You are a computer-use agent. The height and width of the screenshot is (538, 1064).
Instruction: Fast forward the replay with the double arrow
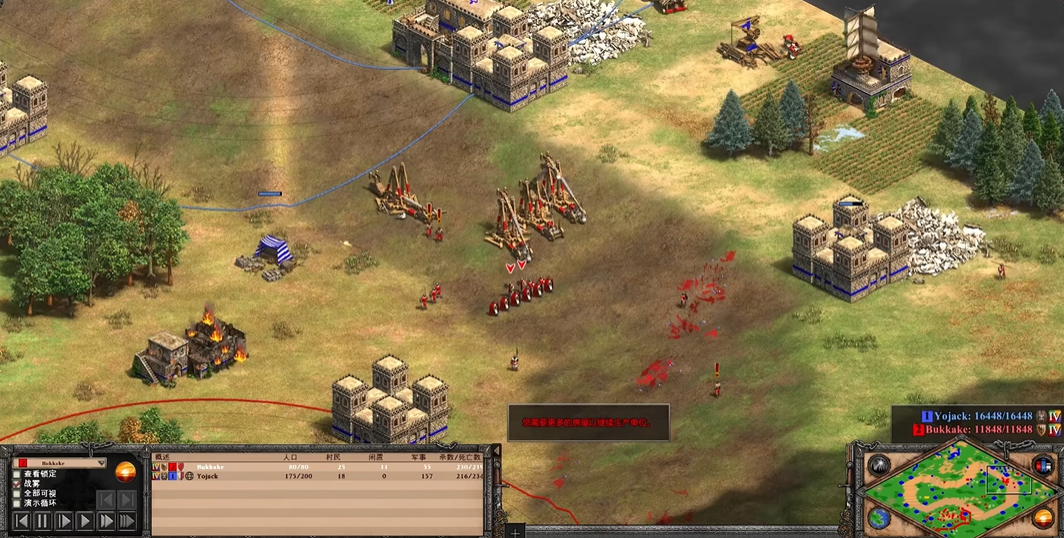click(x=105, y=521)
